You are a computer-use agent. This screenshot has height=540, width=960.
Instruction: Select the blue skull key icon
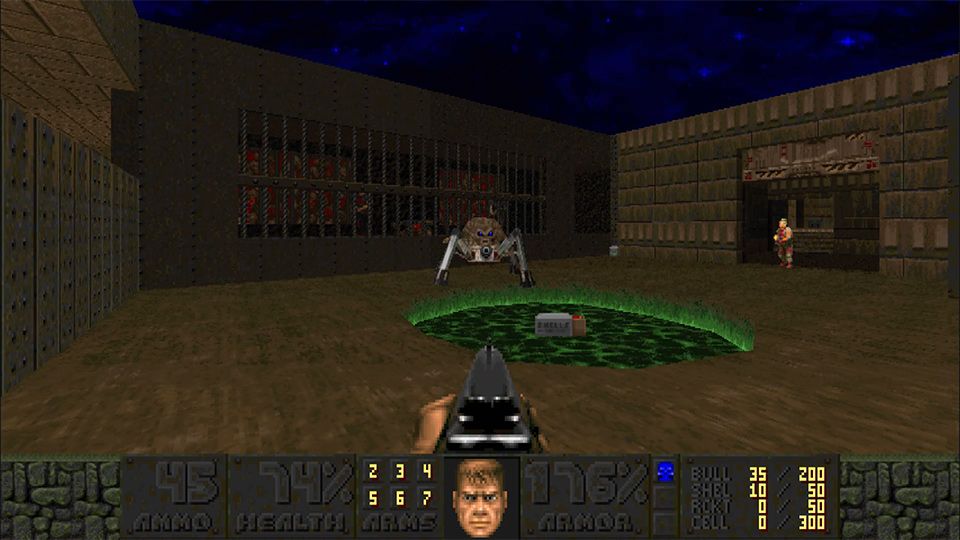[663, 470]
